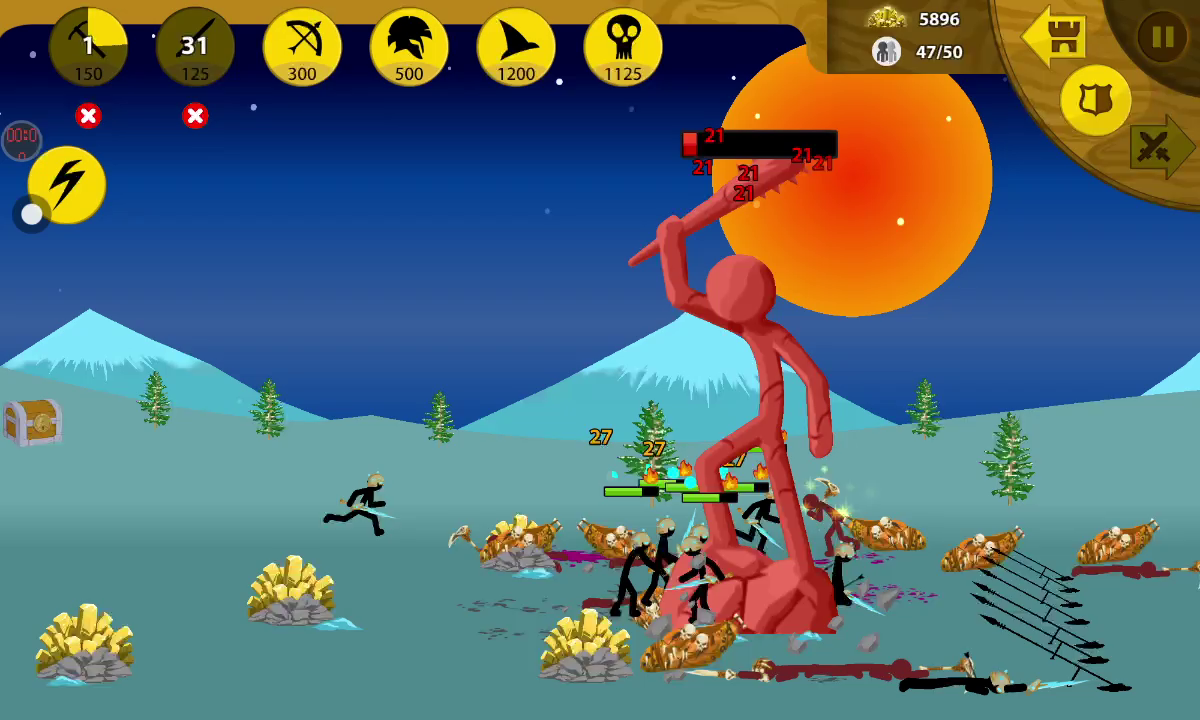The image size is (1200, 720).
Task: Cancel the queued Swordwrath with red X
Action: [x=195, y=116]
